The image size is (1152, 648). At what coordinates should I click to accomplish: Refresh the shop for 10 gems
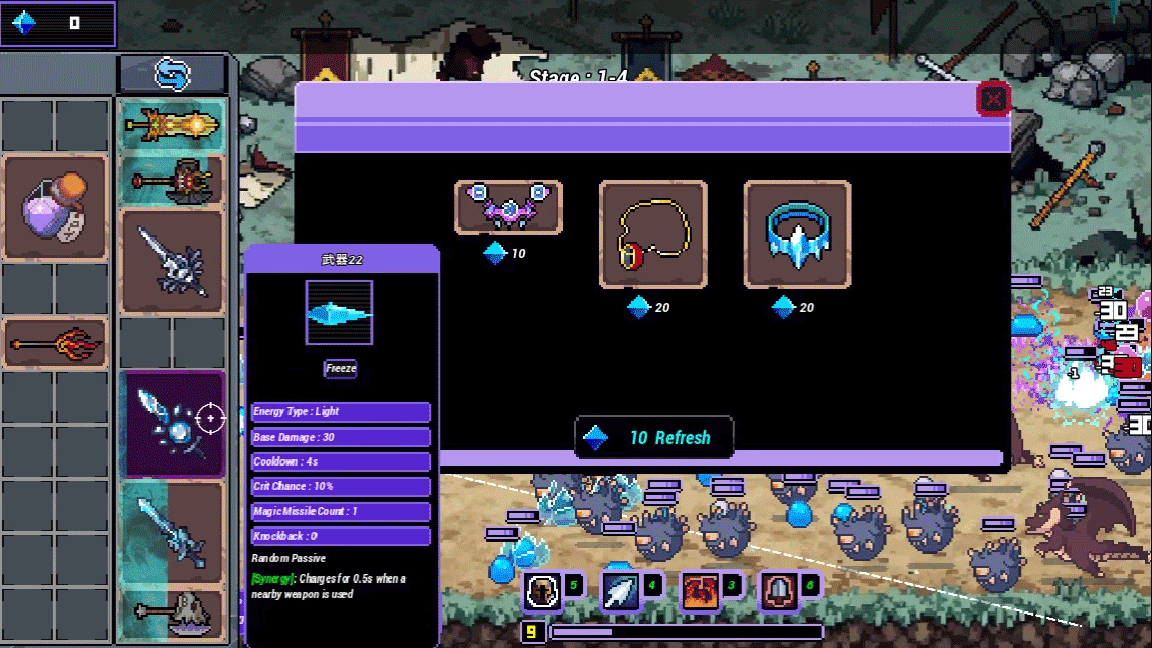[654, 438]
